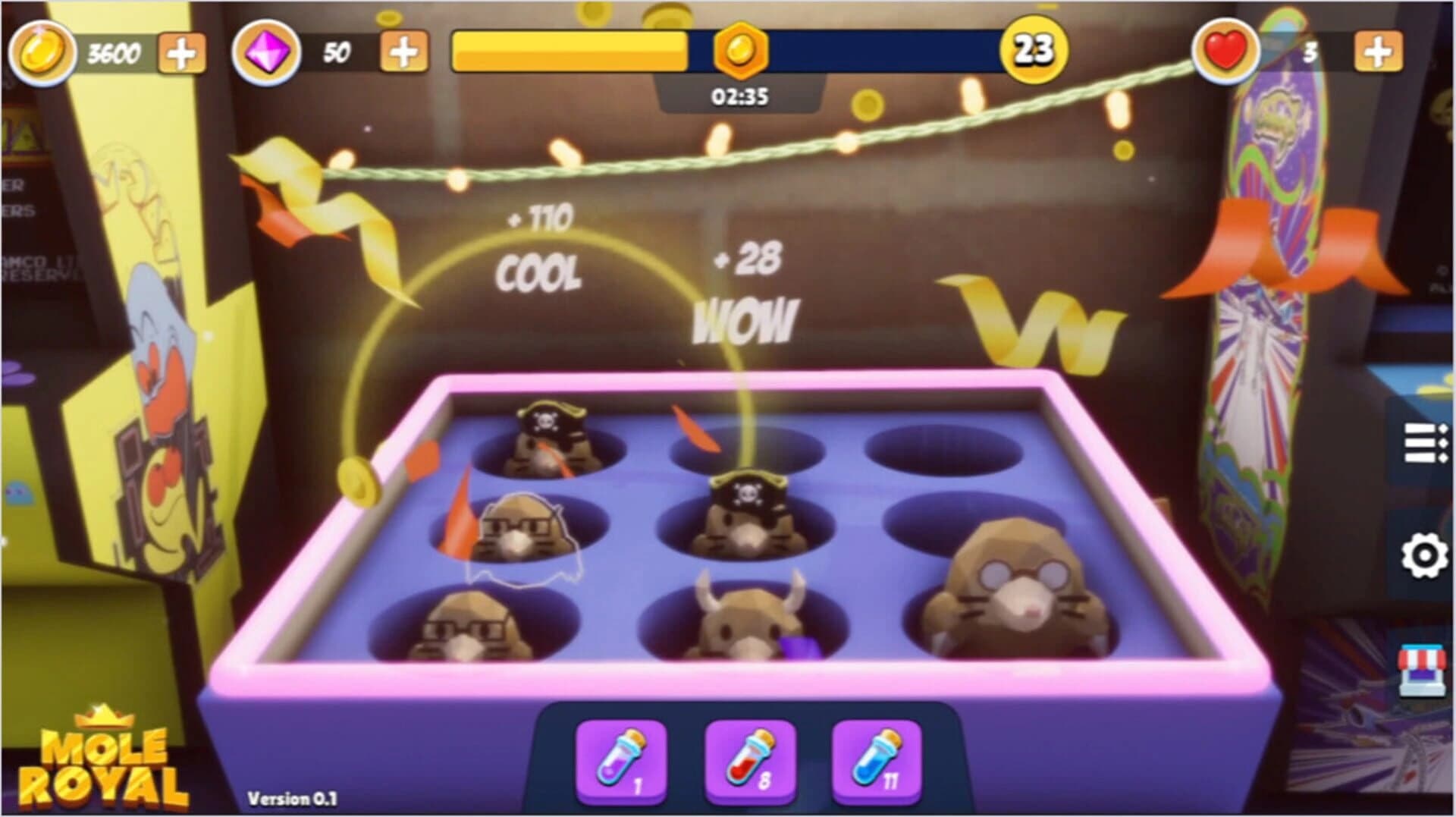Click the Version 0.1 text

[x=292, y=798]
